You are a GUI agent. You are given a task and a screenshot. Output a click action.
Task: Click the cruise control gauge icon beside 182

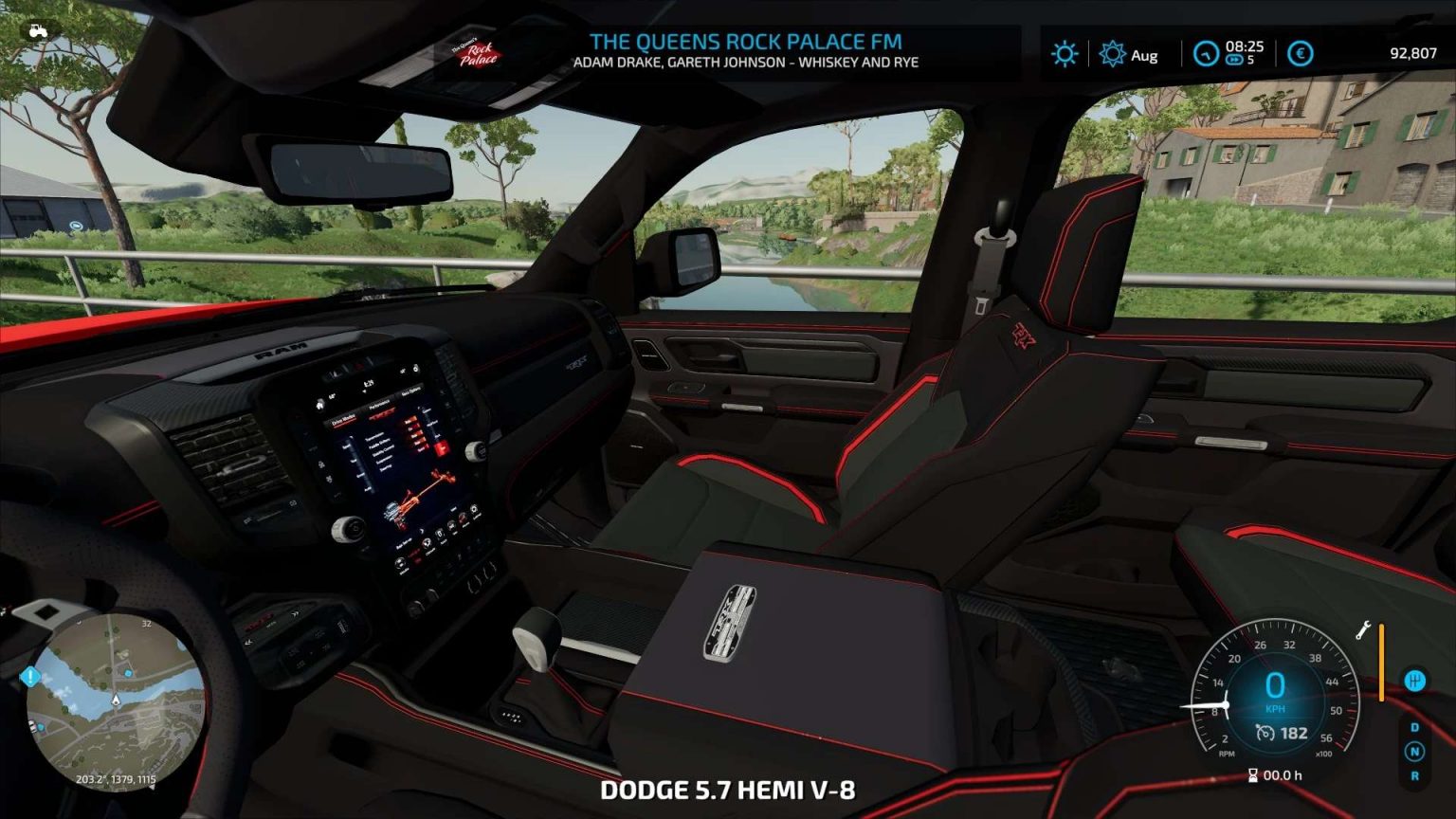(x=1264, y=733)
